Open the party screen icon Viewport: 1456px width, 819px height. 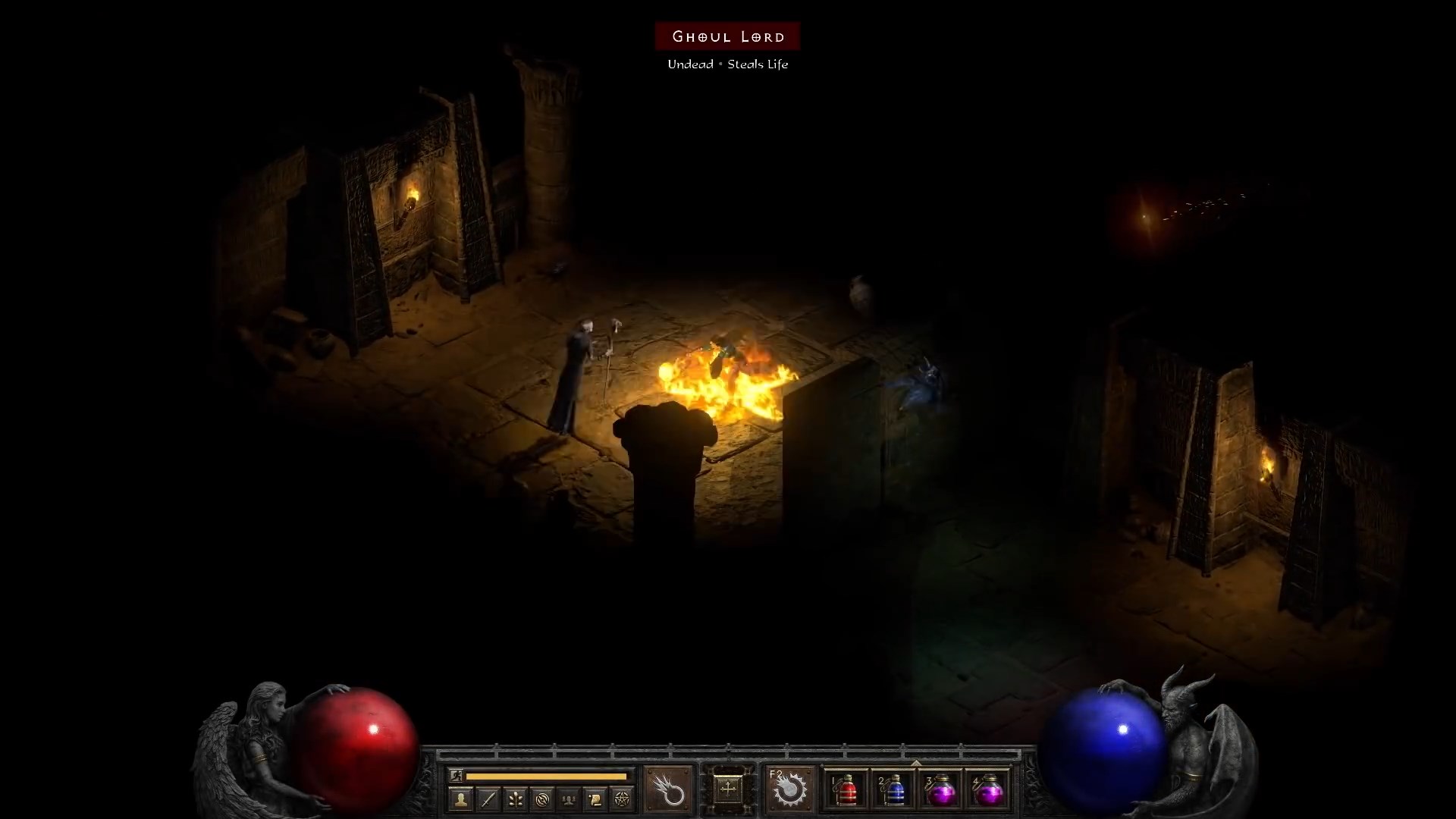point(568,799)
